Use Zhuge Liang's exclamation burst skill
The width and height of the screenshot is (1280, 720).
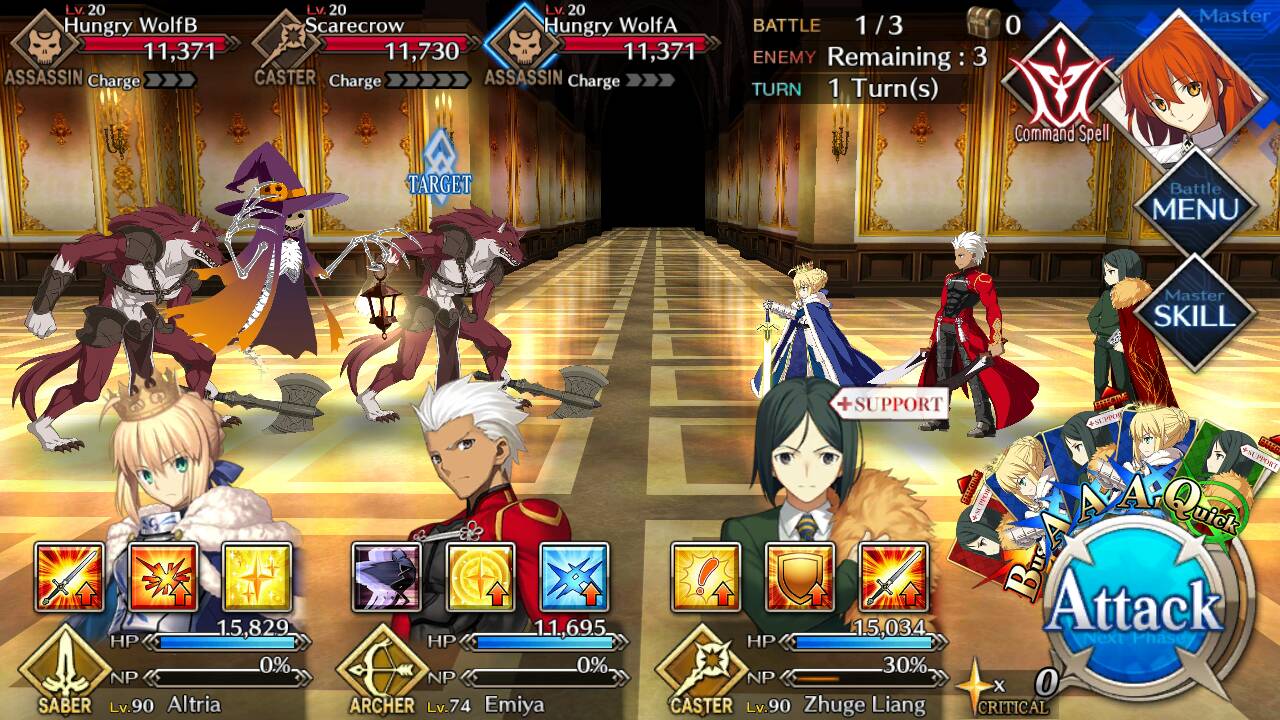pos(706,577)
